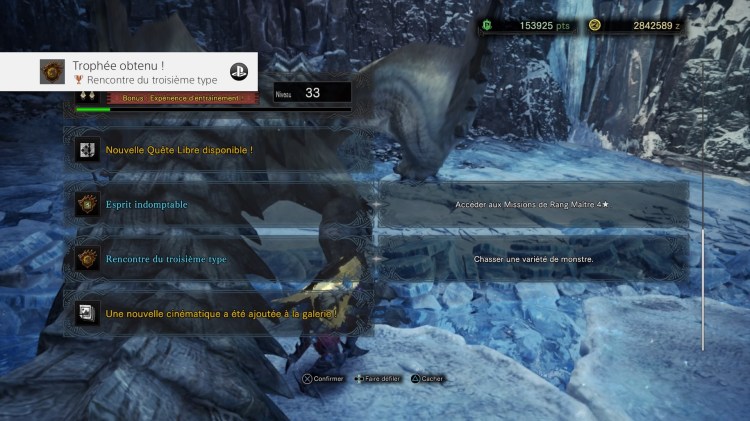
Task: Open the new cinematic gallery notice row
Action: [220, 313]
